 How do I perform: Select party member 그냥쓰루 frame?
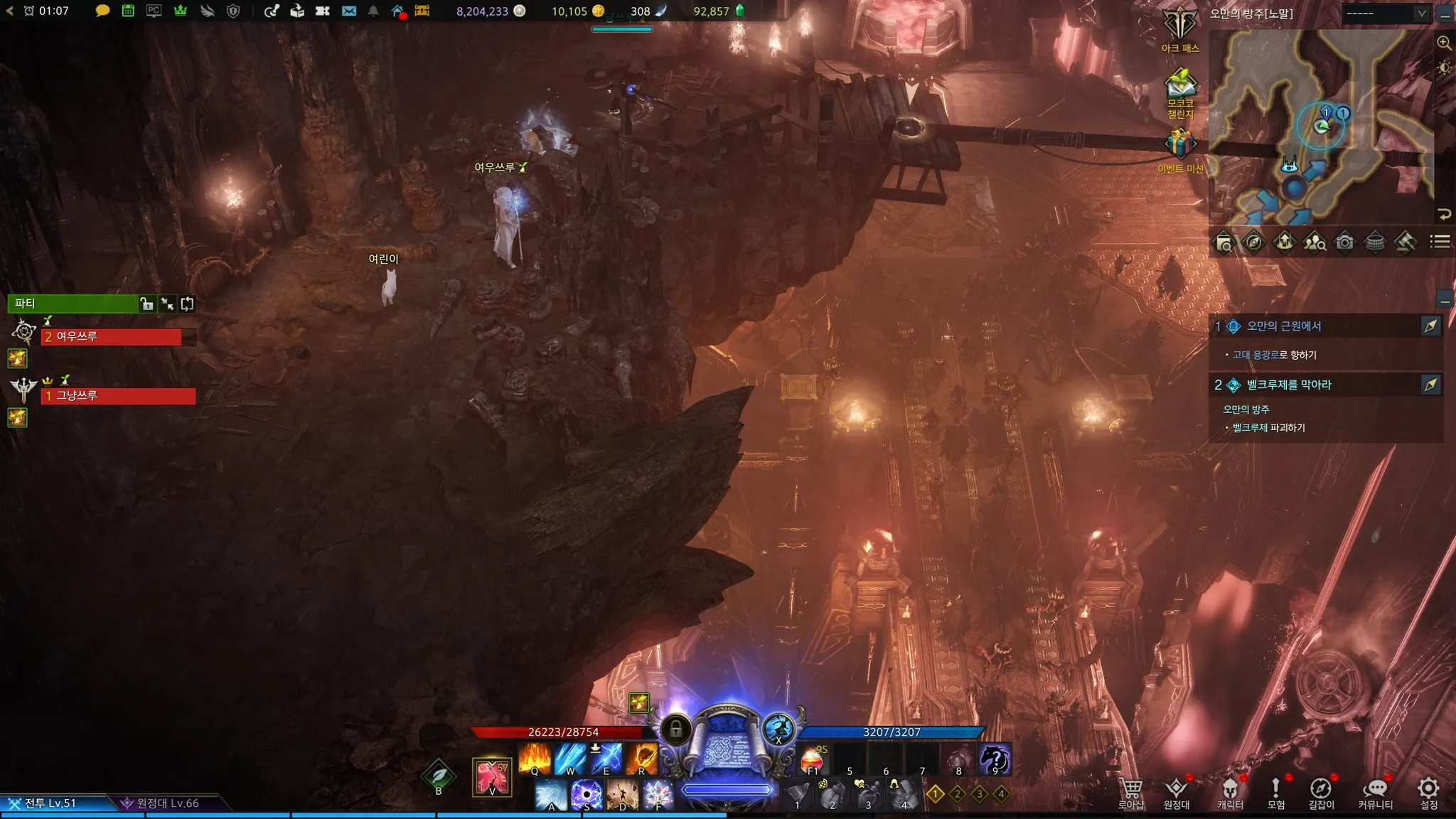119,396
